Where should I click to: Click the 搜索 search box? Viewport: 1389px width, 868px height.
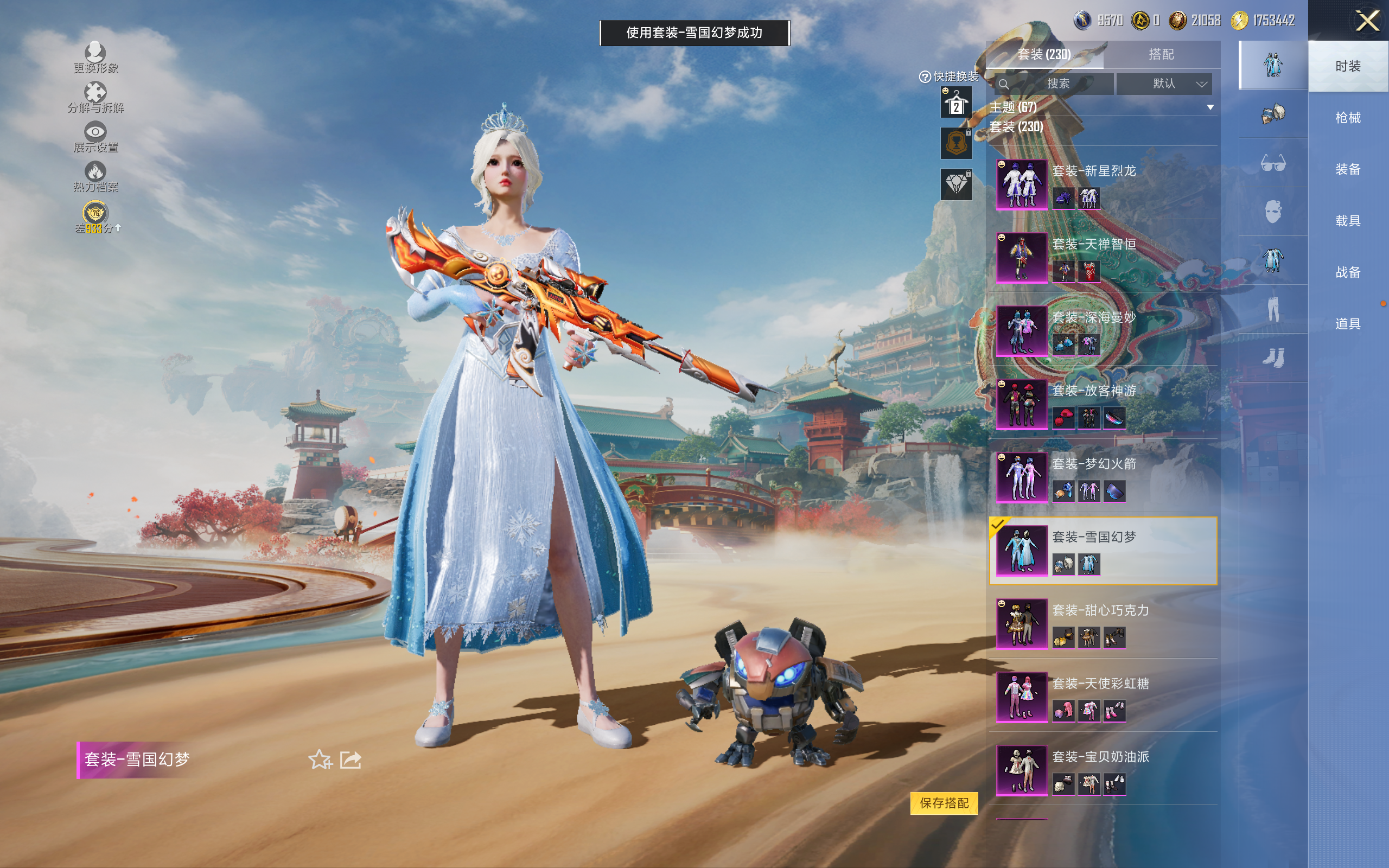pyautogui.click(x=1057, y=84)
